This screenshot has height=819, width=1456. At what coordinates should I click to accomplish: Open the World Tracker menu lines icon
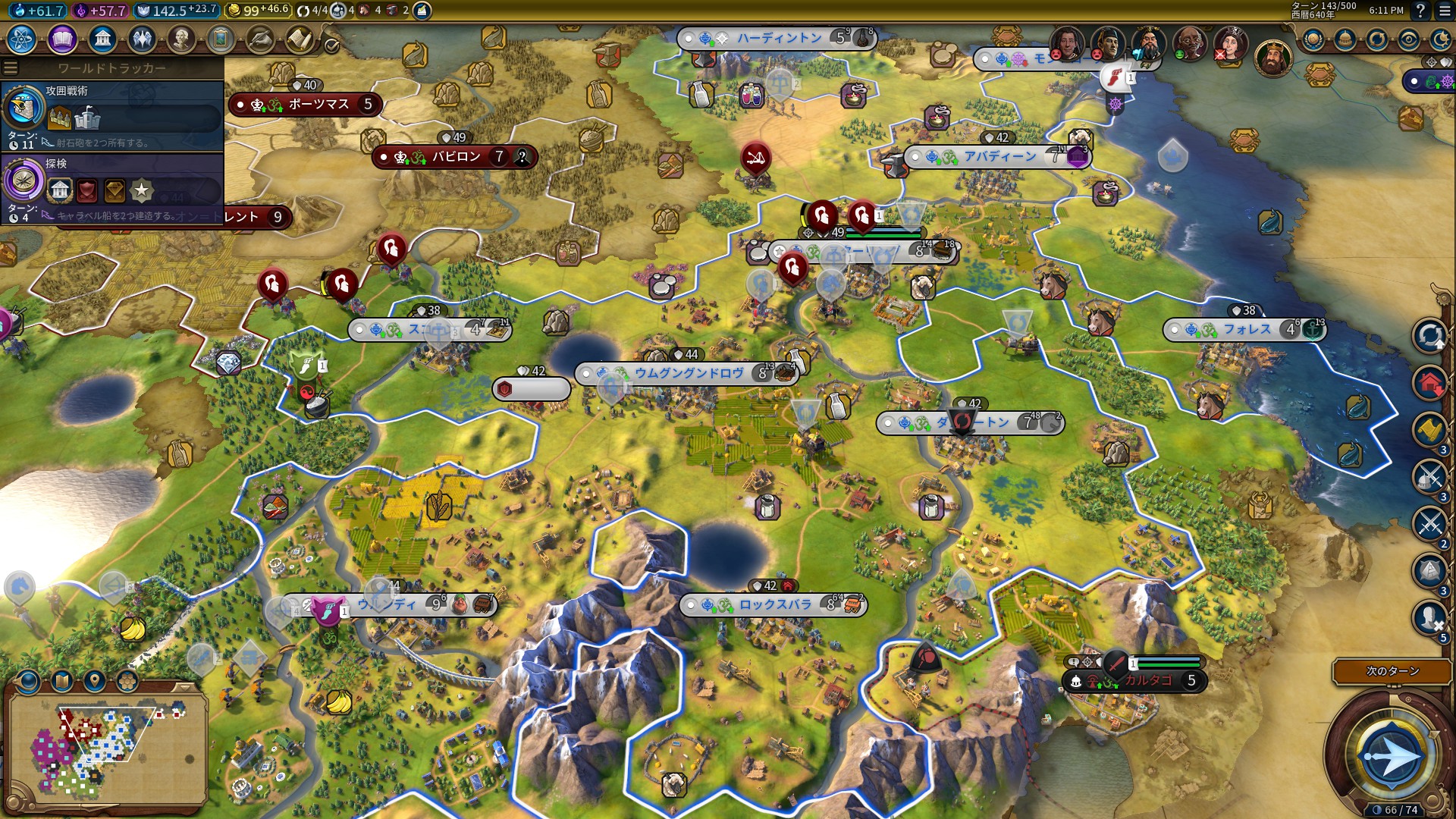pyautogui.click(x=11, y=68)
